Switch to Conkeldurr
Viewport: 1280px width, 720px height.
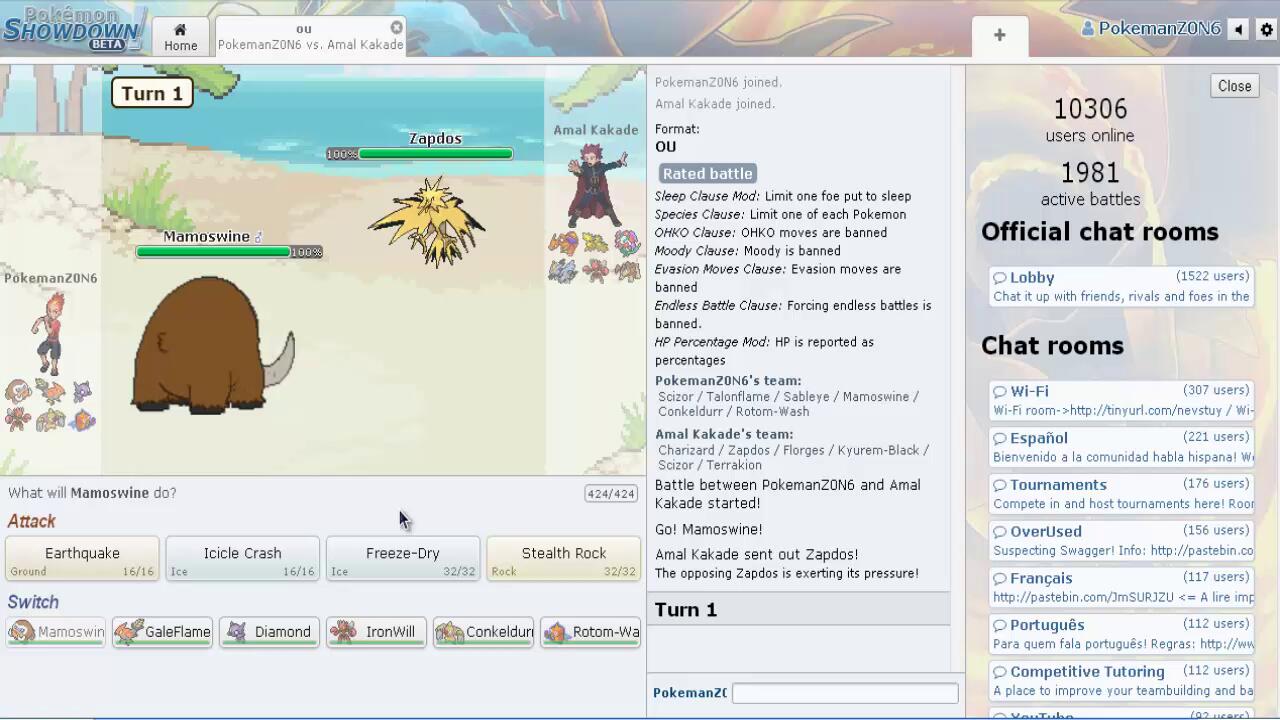pyautogui.click(x=483, y=632)
